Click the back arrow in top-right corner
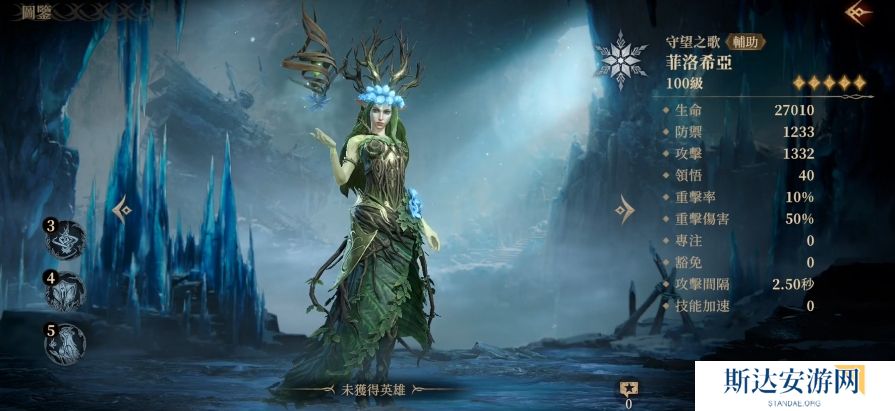 coord(857,13)
